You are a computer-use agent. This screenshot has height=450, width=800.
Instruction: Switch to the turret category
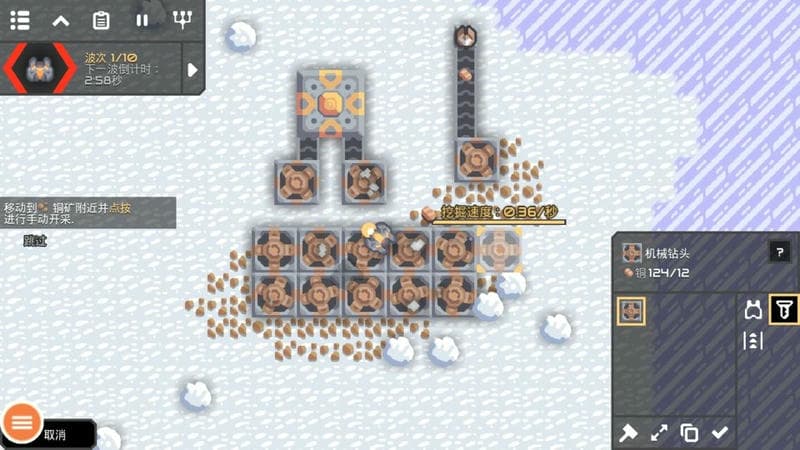pos(754,310)
